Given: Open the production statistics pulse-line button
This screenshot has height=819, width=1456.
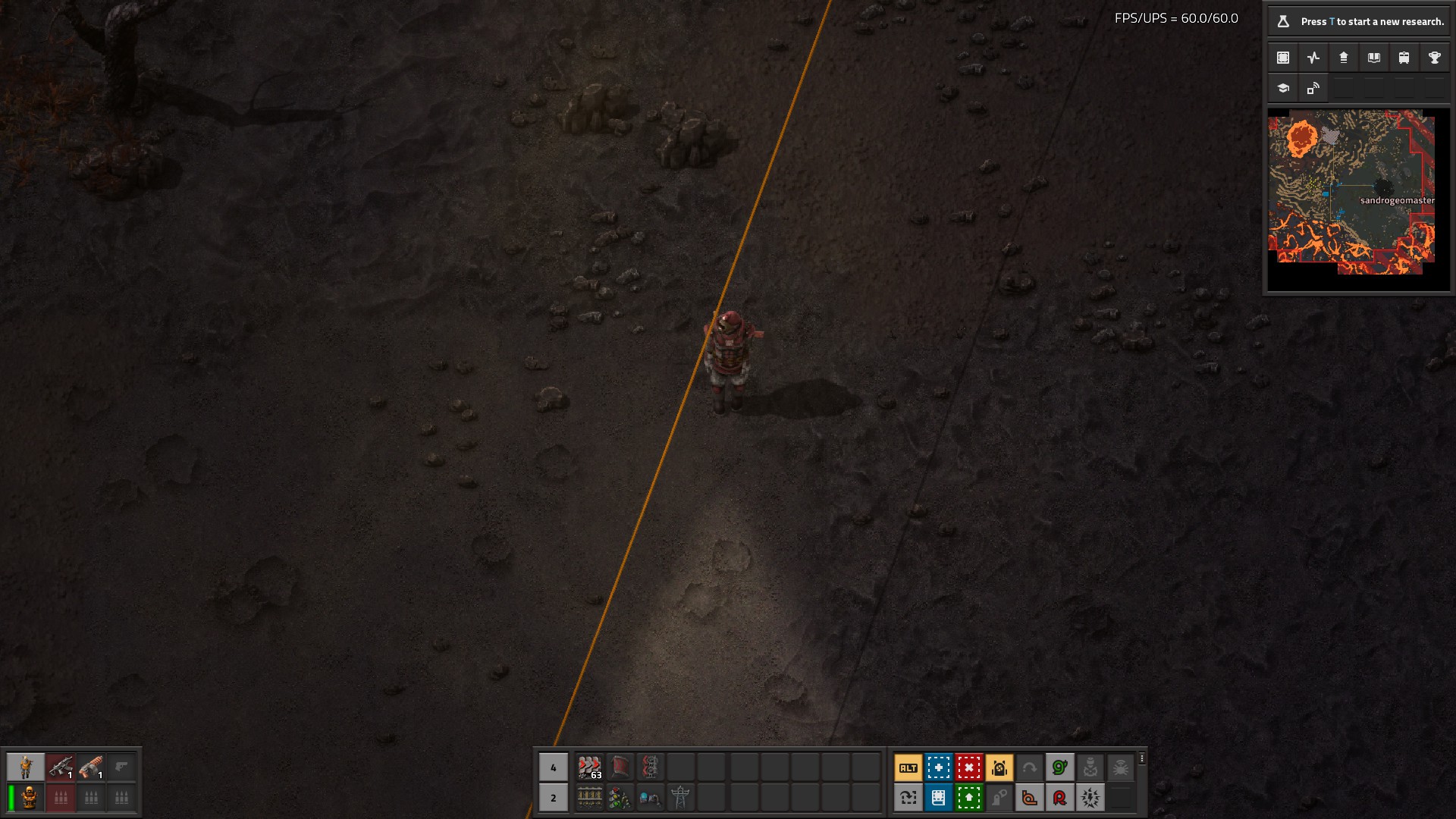Looking at the screenshot, I should [x=1313, y=58].
